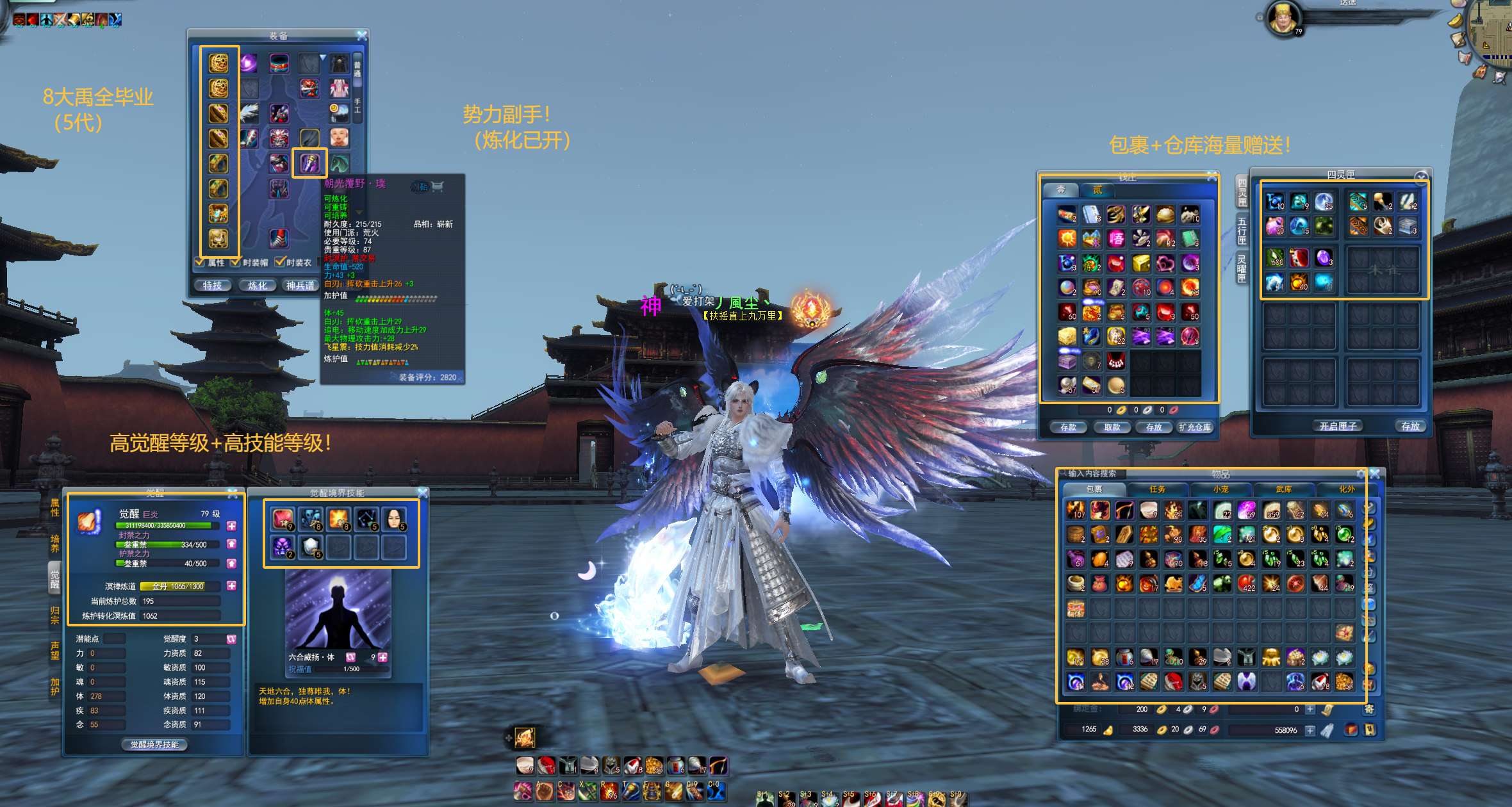1512x807 pixels.
Task: Toggle the 时装帽 fashion hat checkbox
Action: [236, 262]
